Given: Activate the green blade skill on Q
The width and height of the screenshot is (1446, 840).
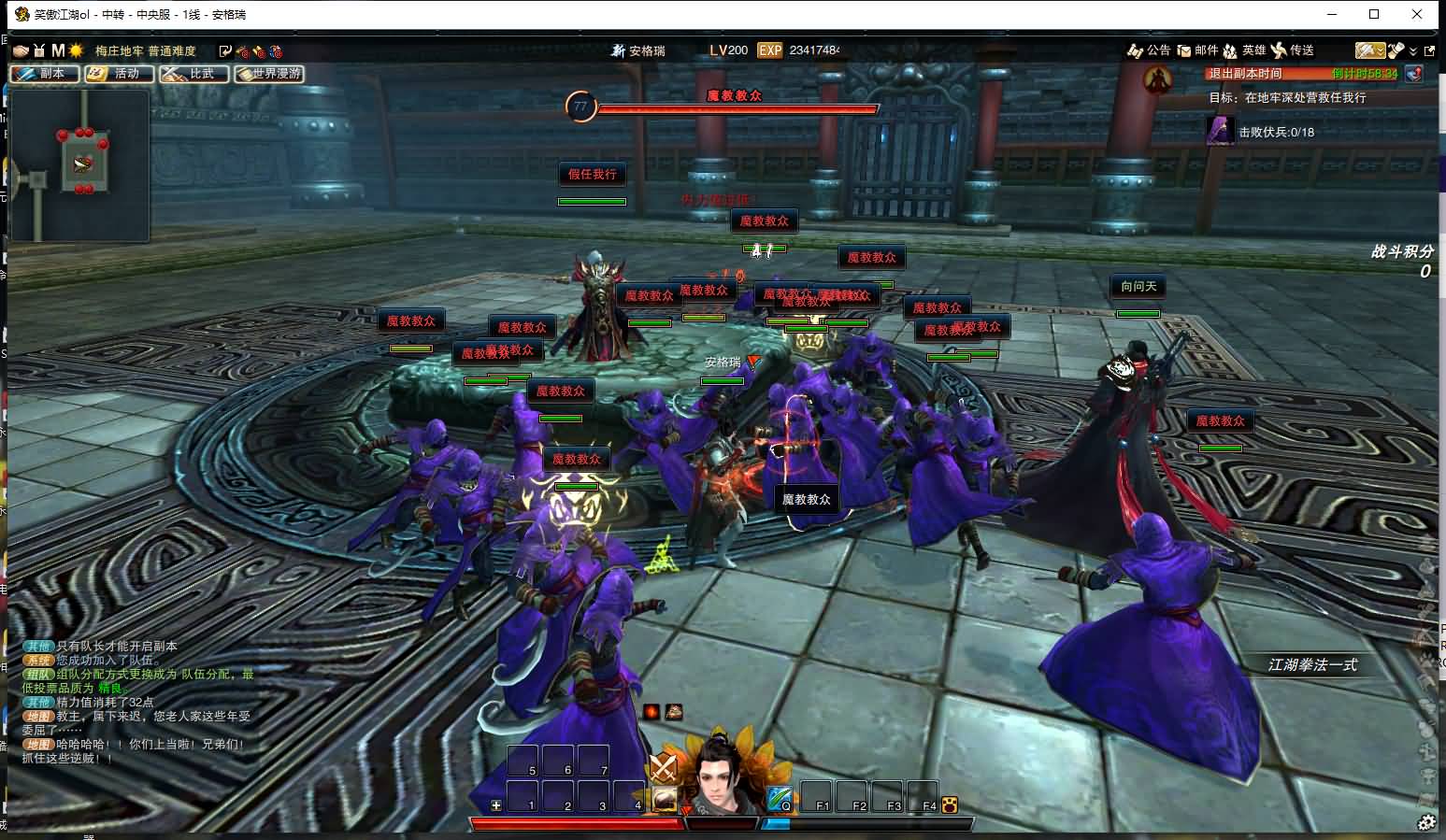Looking at the screenshot, I should (779, 798).
